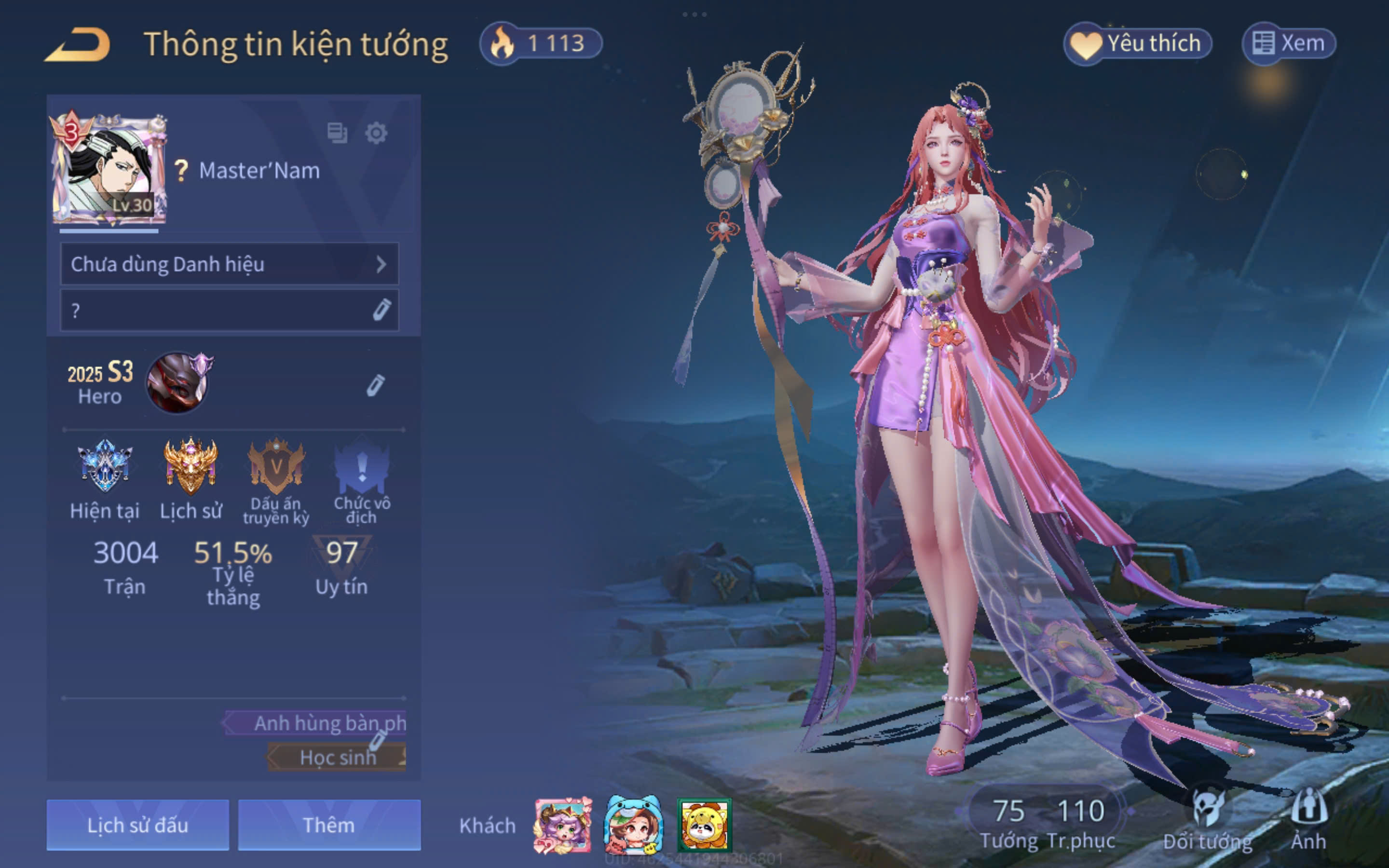Select the purple-haired visitor avatar
The height and width of the screenshot is (868, 1389).
coord(562,825)
